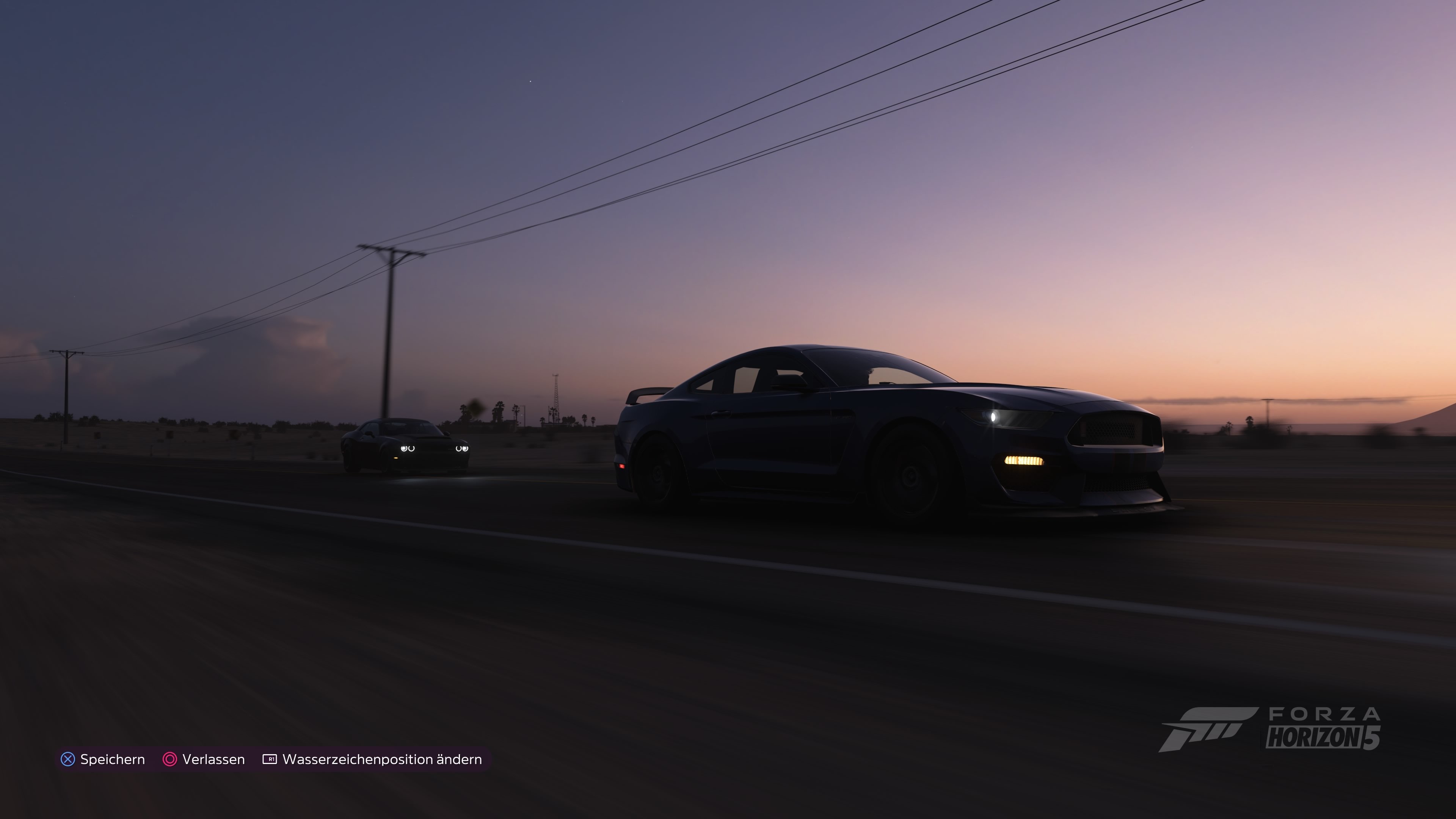The height and width of the screenshot is (819, 1456).
Task: Click the pink PlayStation circle button icon
Action: pyautogui.click(x=171, y=759)
